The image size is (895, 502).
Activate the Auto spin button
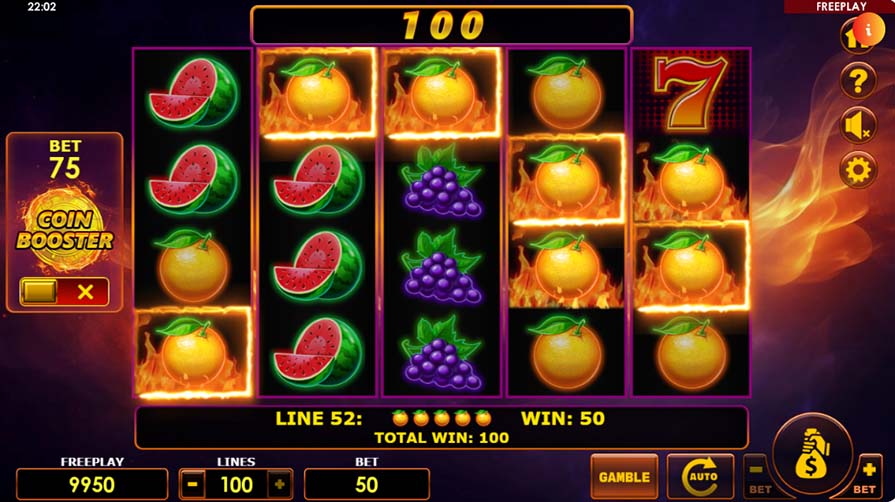[x=699, y=477]
